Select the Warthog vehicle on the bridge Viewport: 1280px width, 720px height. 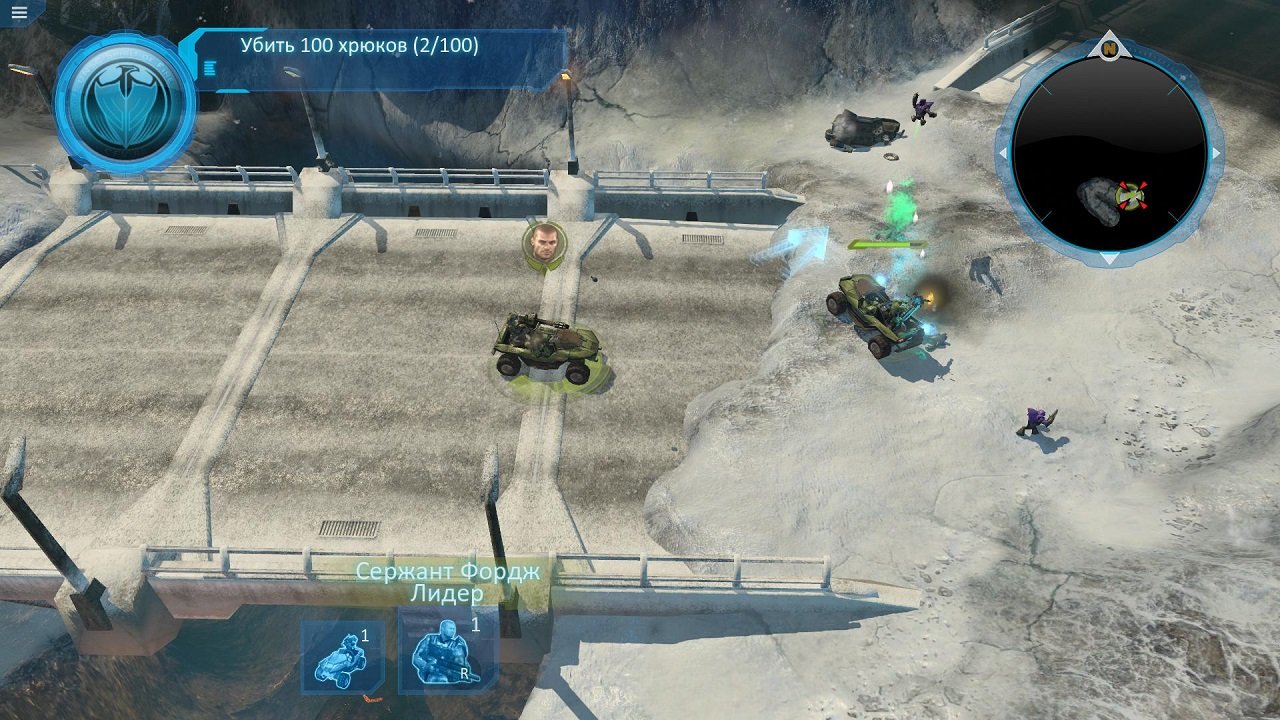point(547,350)
